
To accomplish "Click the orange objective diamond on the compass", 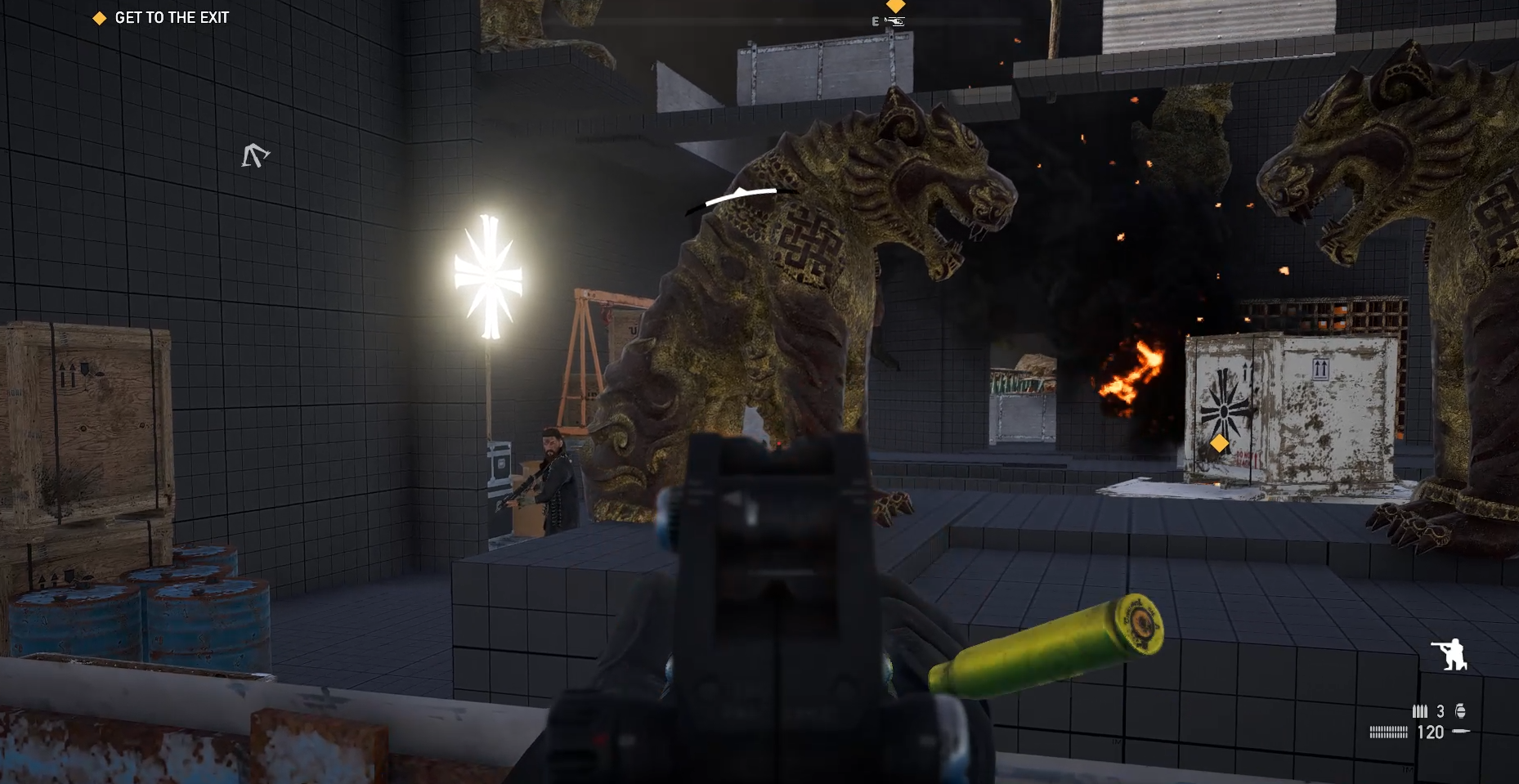I will tap(896, 6).
